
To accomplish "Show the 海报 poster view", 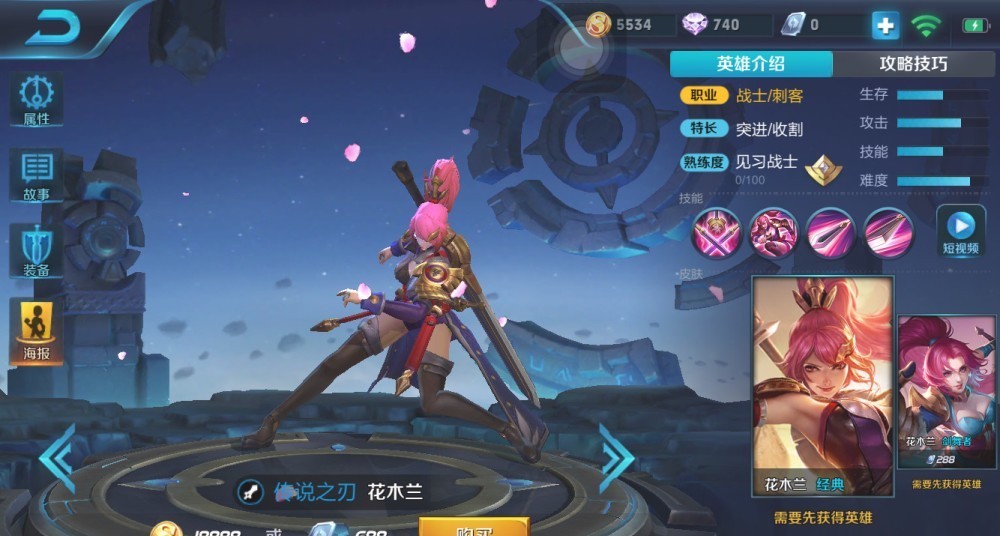I will coord(37,330).
